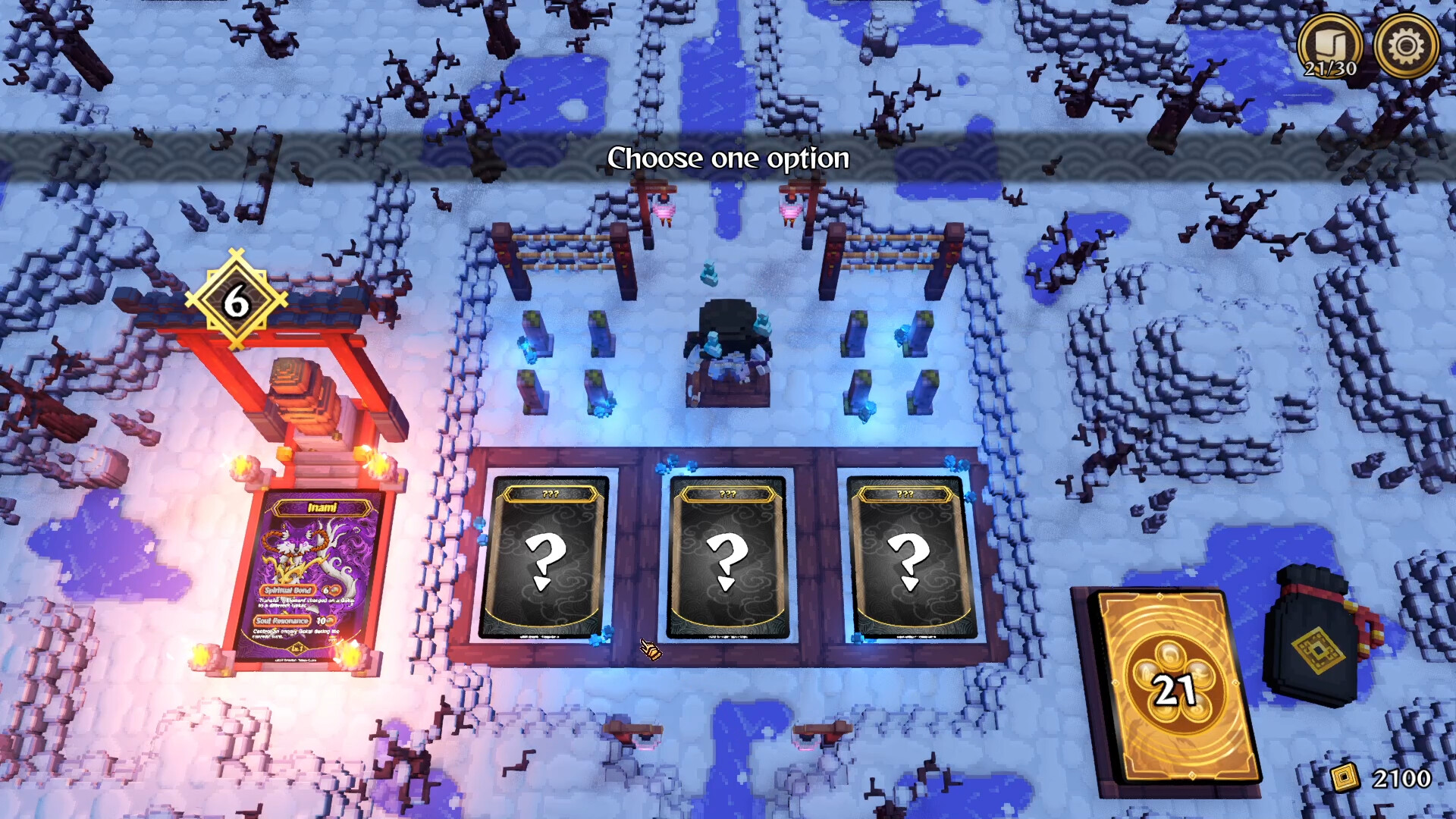Click the Choose one option banner
1456x819 pixels.
[728, 158]
